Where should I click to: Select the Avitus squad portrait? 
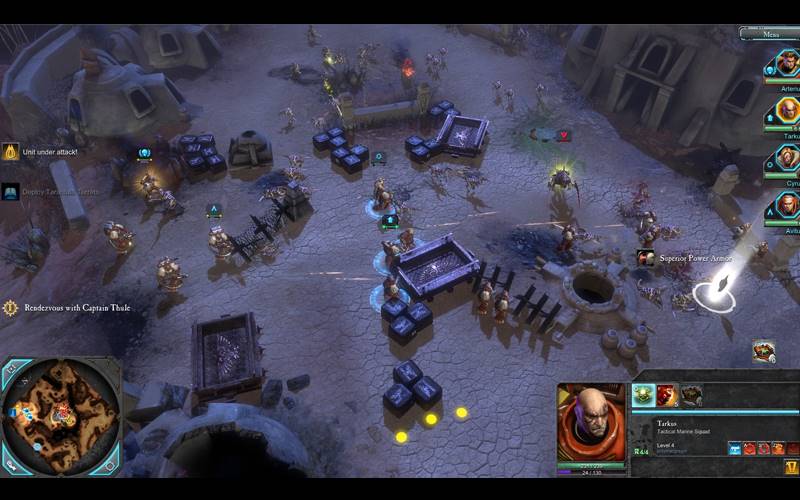[787, 205]
